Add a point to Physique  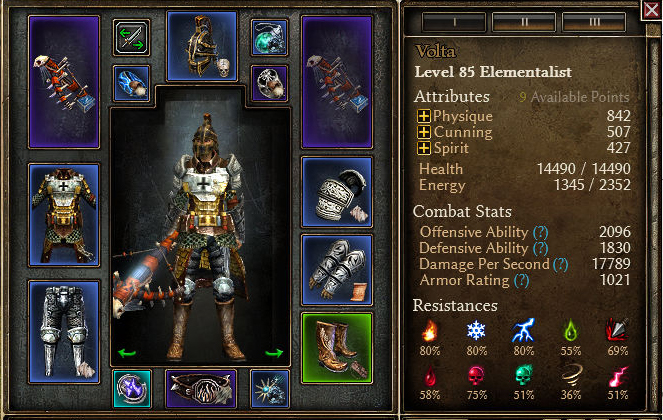pos(424,118)
